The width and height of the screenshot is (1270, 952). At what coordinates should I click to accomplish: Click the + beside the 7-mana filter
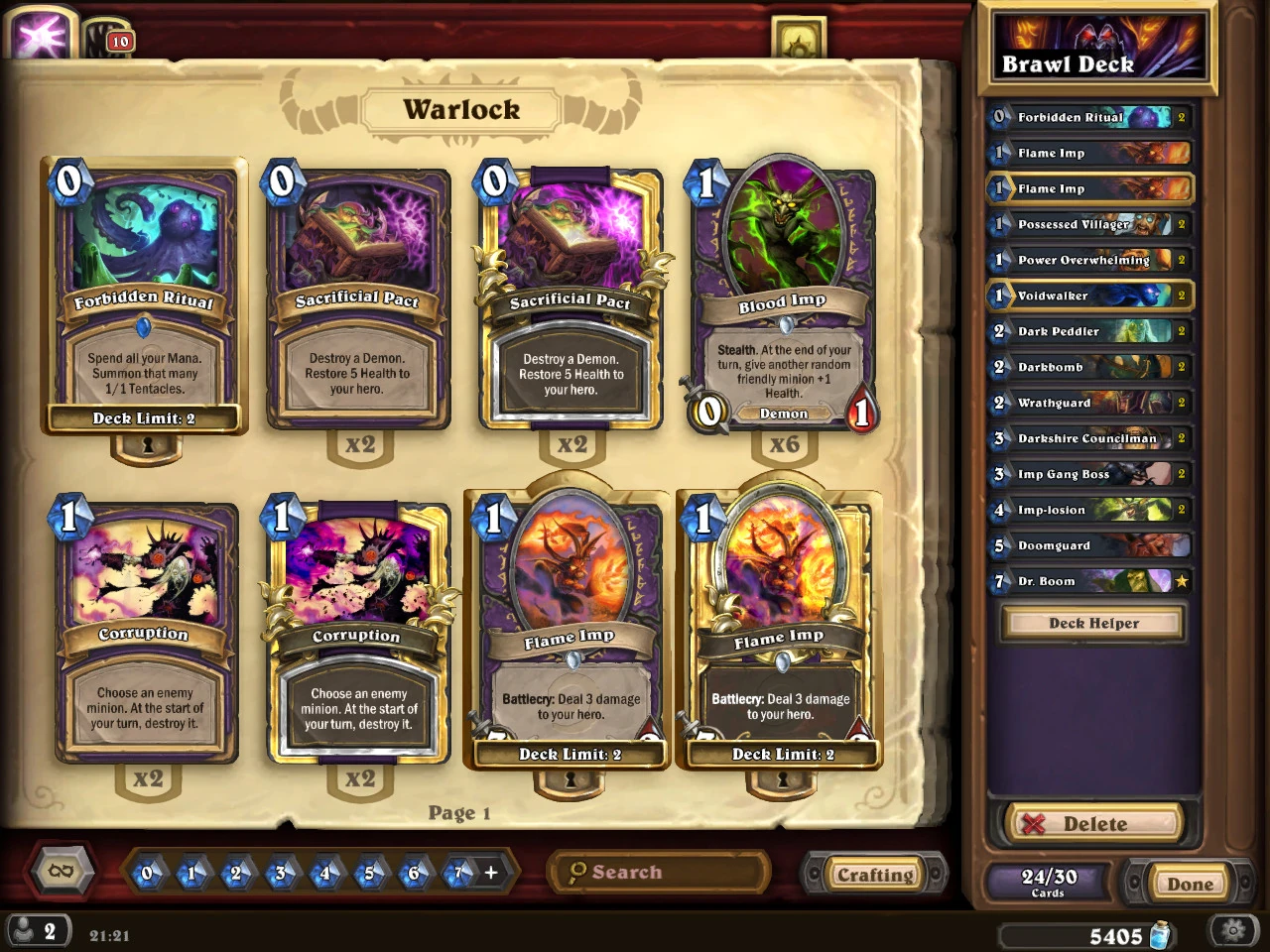pos(489,873)
